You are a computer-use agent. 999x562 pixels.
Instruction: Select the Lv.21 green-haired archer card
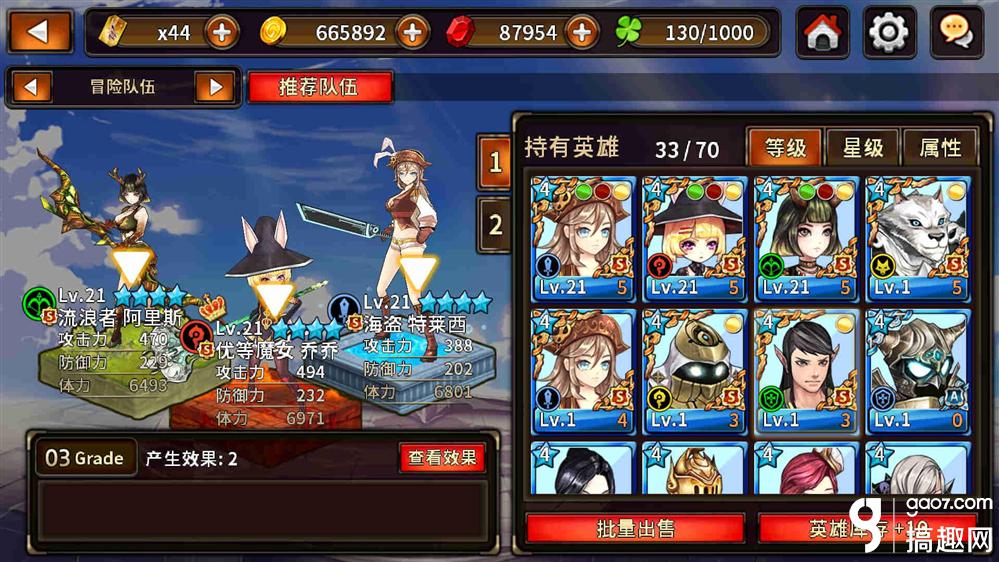pyautogui.click(x=806, y=240)
